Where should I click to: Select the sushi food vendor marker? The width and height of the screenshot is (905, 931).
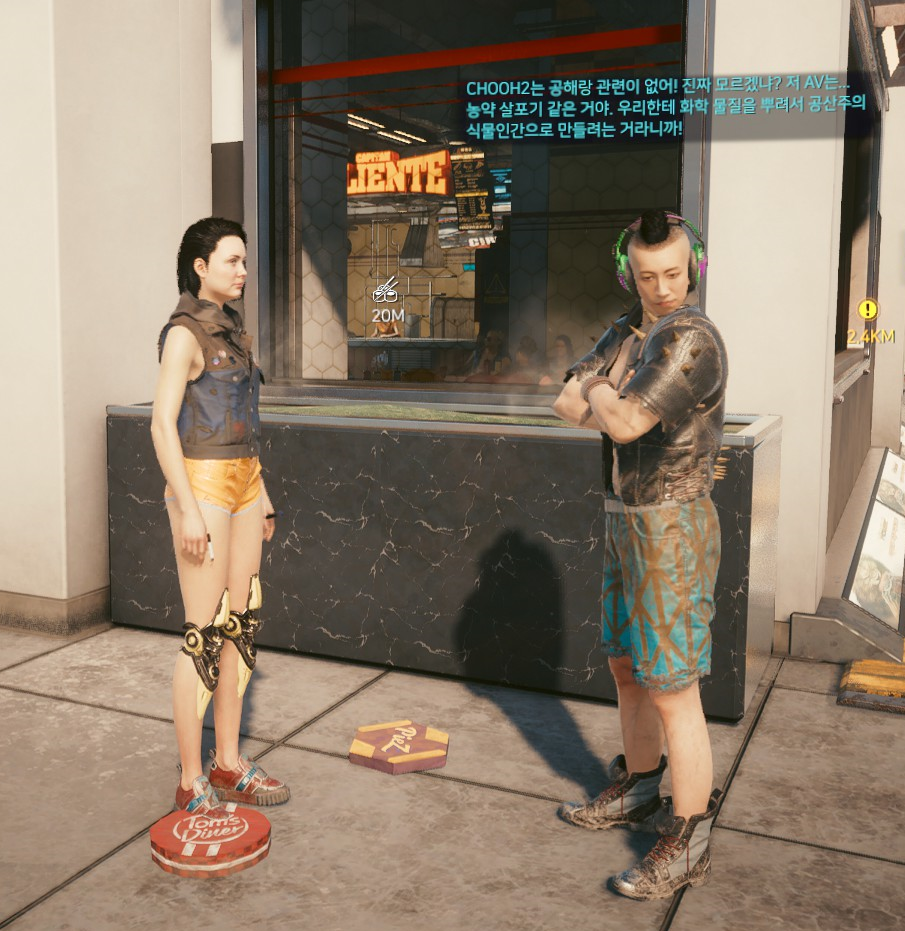[x=386, y=291]
